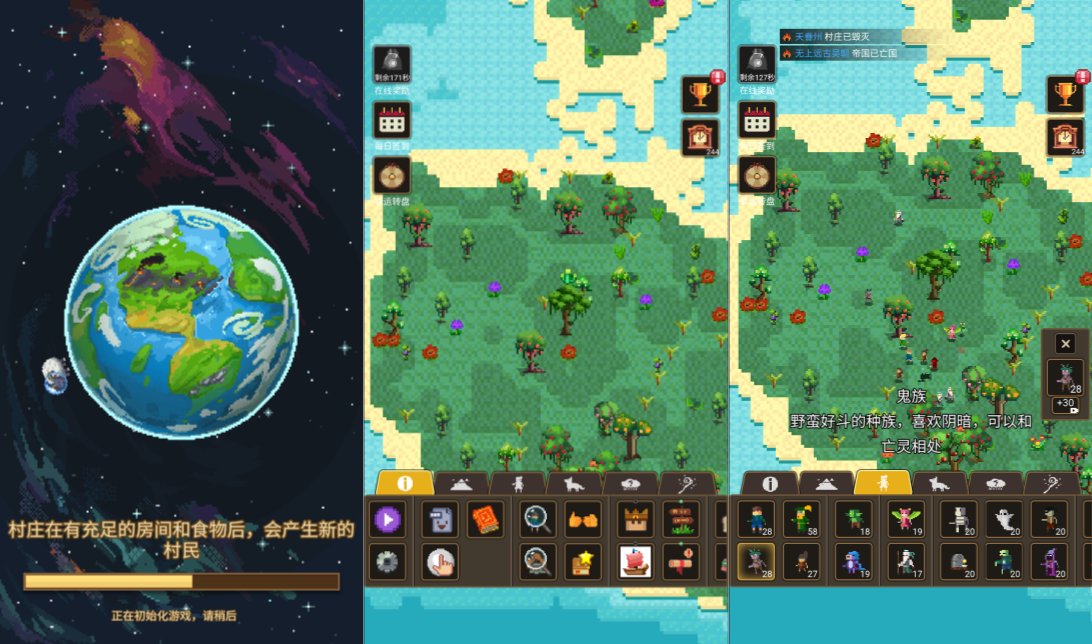The image size is (1092, 644).
Task: Spawn the human villager creature
Action: (757, 519)
